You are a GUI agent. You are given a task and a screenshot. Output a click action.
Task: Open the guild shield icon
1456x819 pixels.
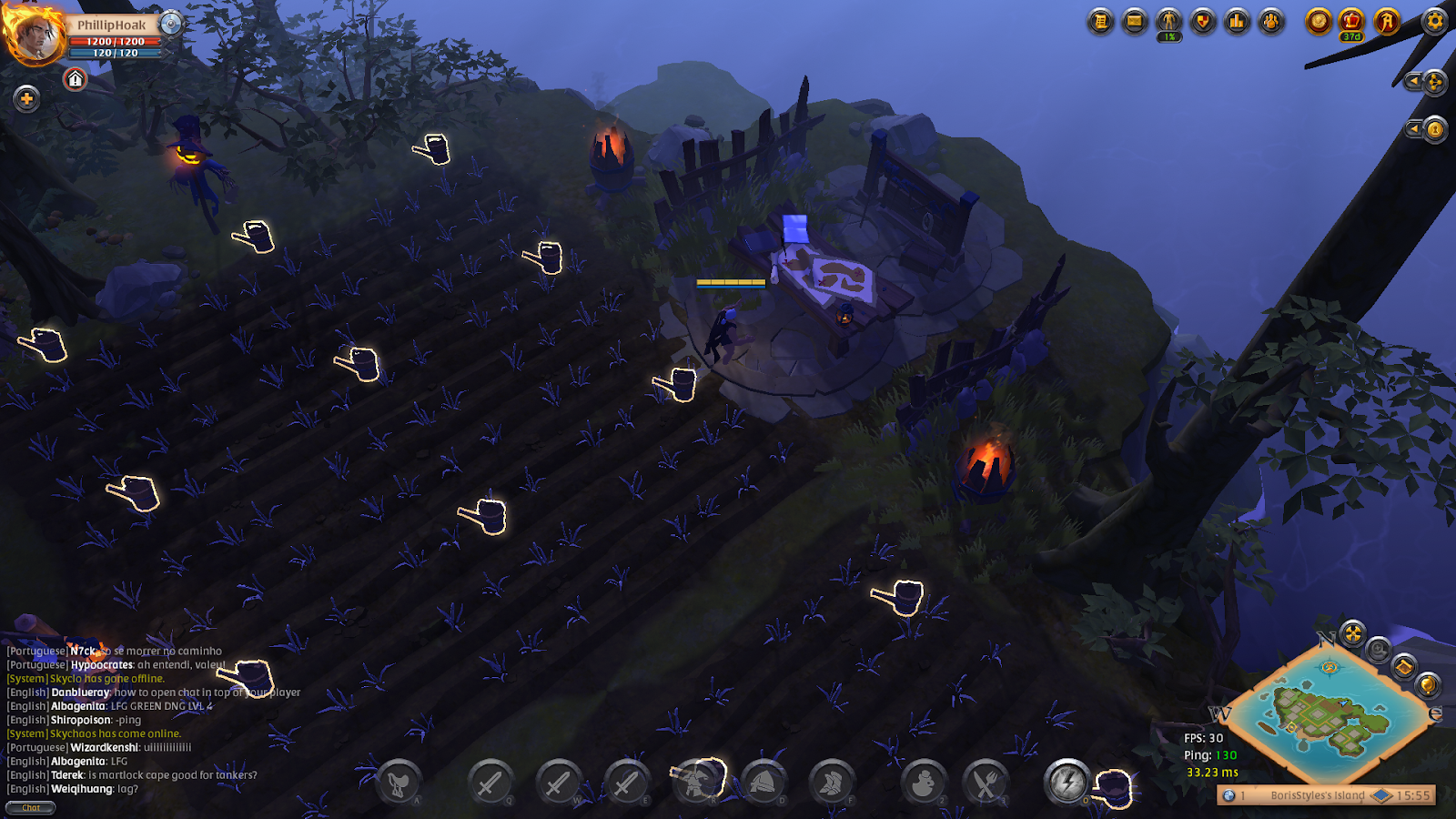[x=1203, y=20]
